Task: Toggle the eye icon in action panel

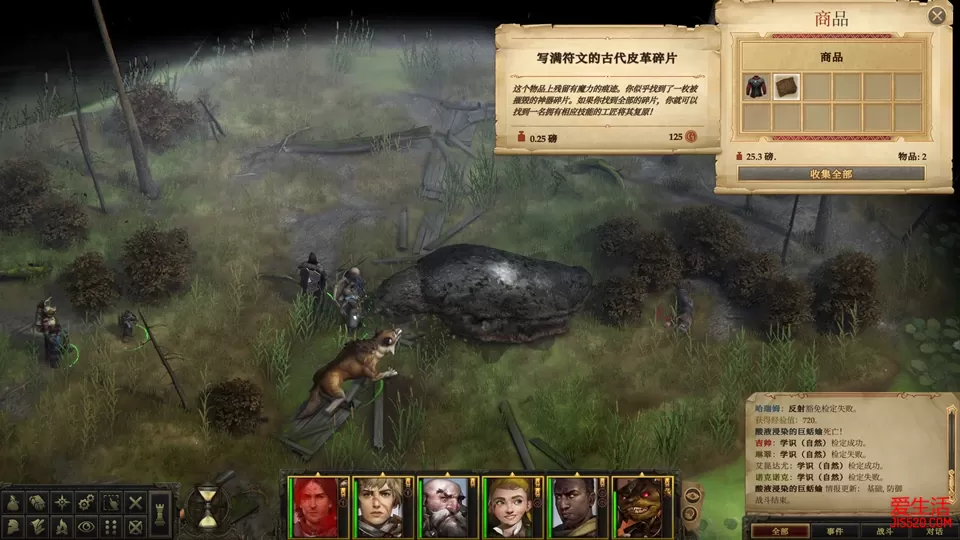Action: coord(87,526)
